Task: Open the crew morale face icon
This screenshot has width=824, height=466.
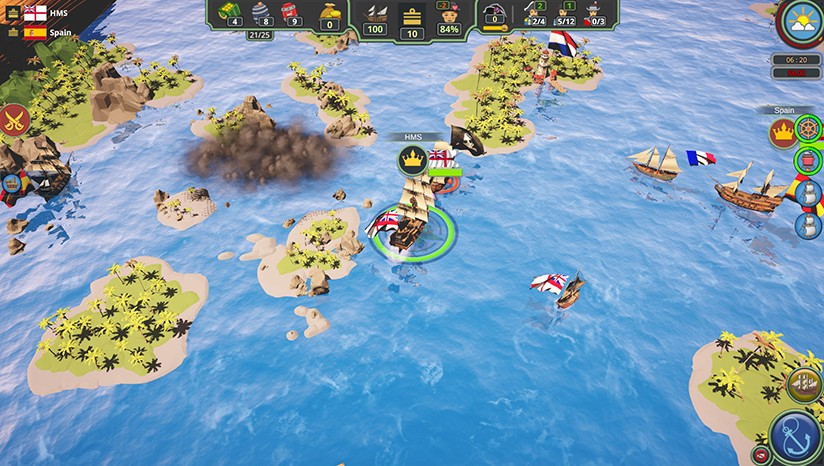Action: pos(450,15)
